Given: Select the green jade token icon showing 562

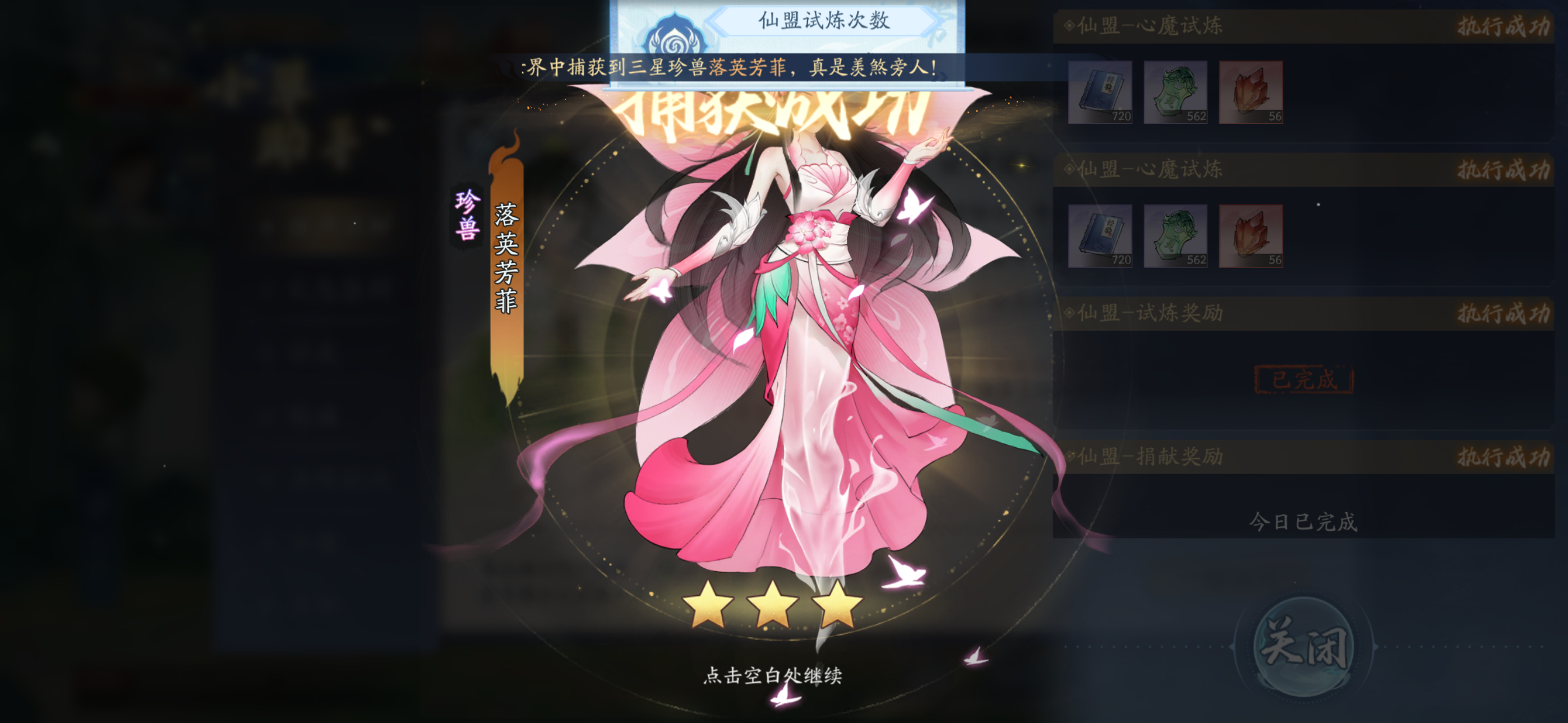Looking at the screenshot, I should (x=1175, y=94).
